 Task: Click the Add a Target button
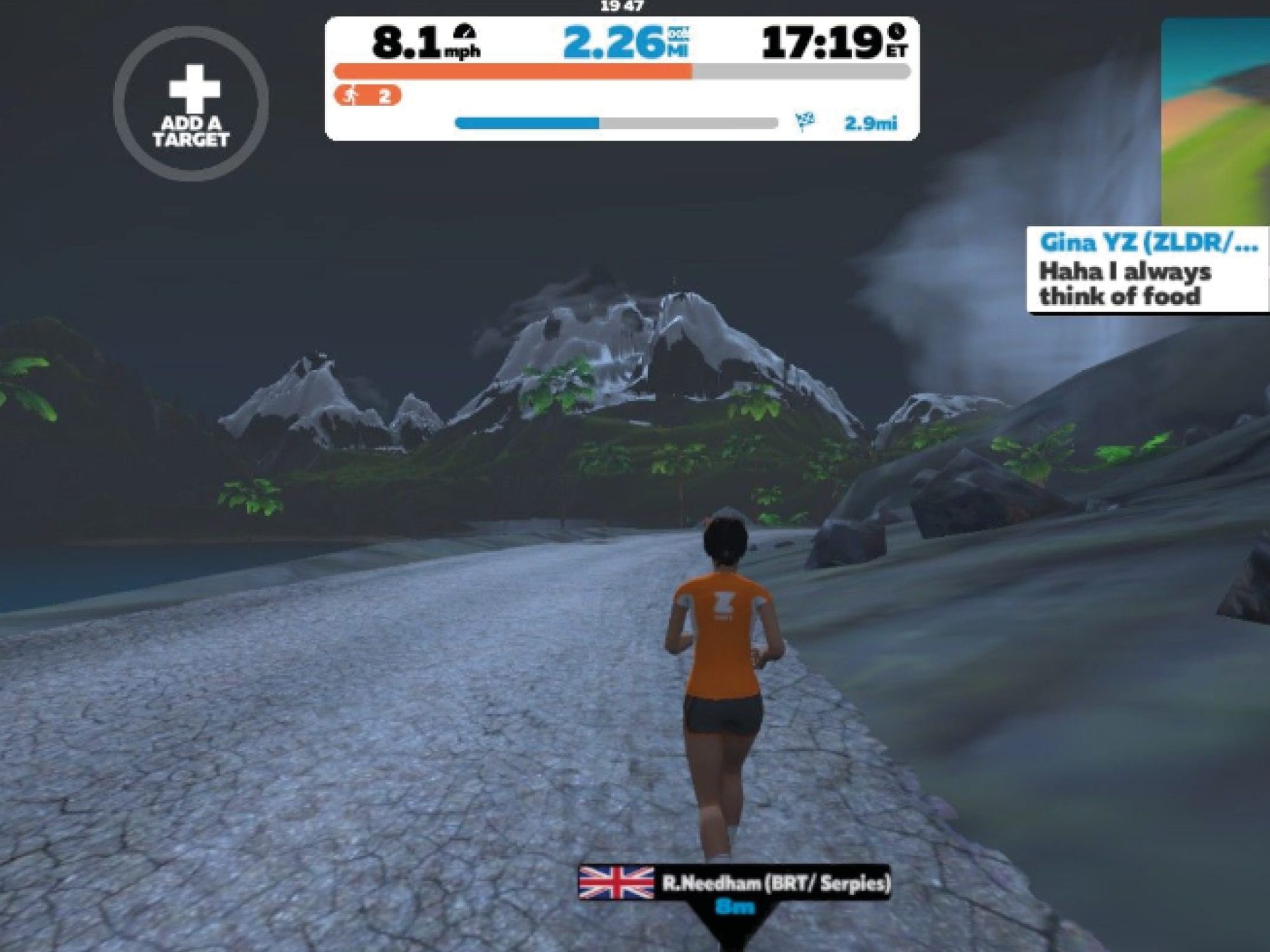pyautogui.click(x=191, y=104)
